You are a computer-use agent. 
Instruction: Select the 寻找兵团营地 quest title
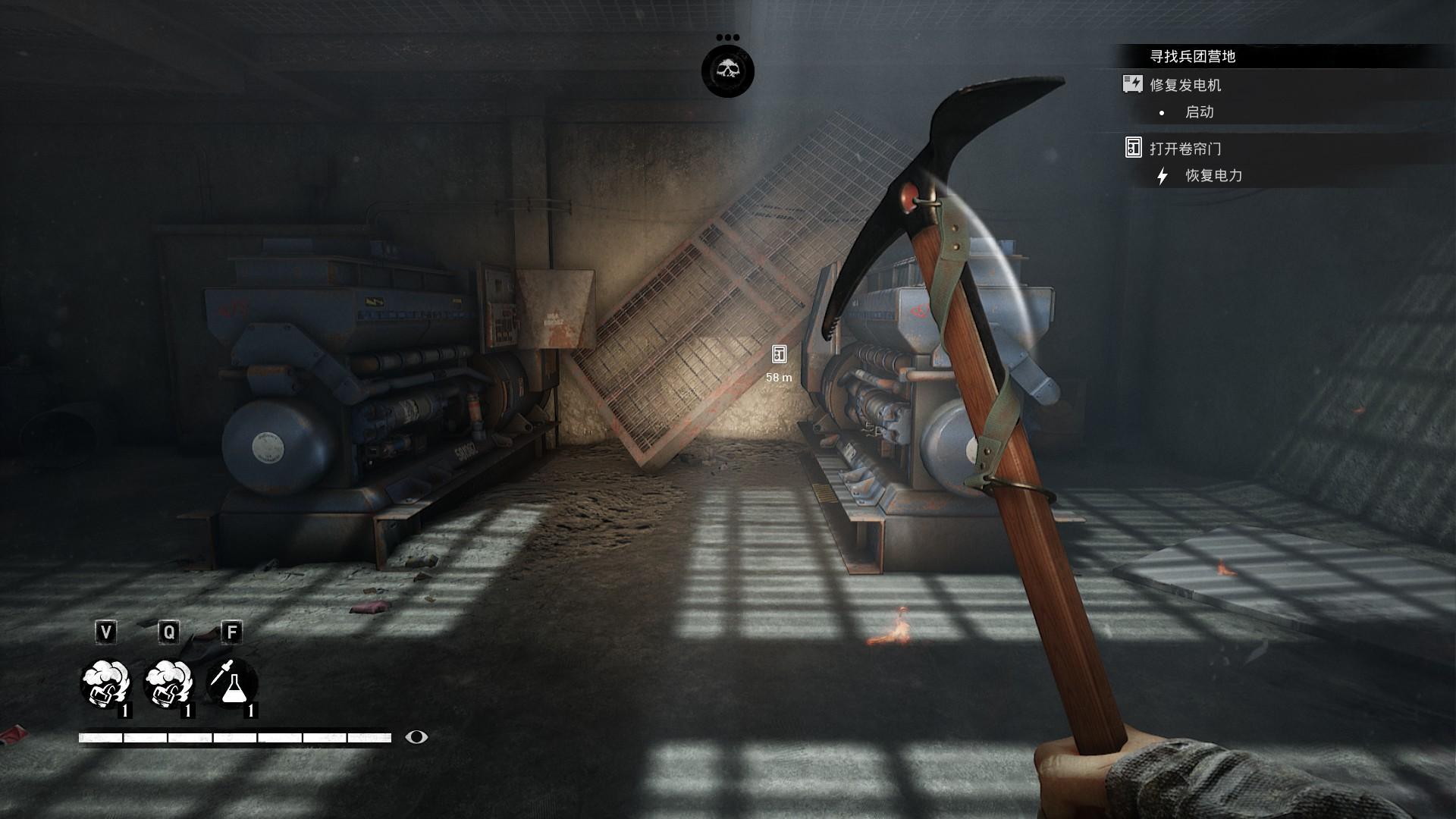(1193, 56)
